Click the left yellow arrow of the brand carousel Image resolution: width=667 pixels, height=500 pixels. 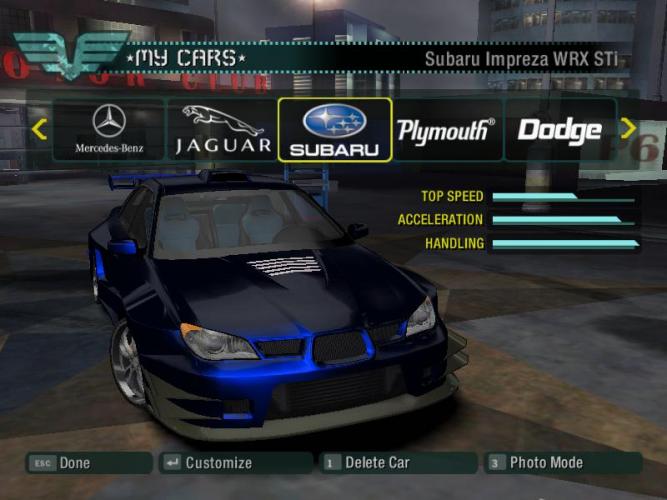[39, 129]
